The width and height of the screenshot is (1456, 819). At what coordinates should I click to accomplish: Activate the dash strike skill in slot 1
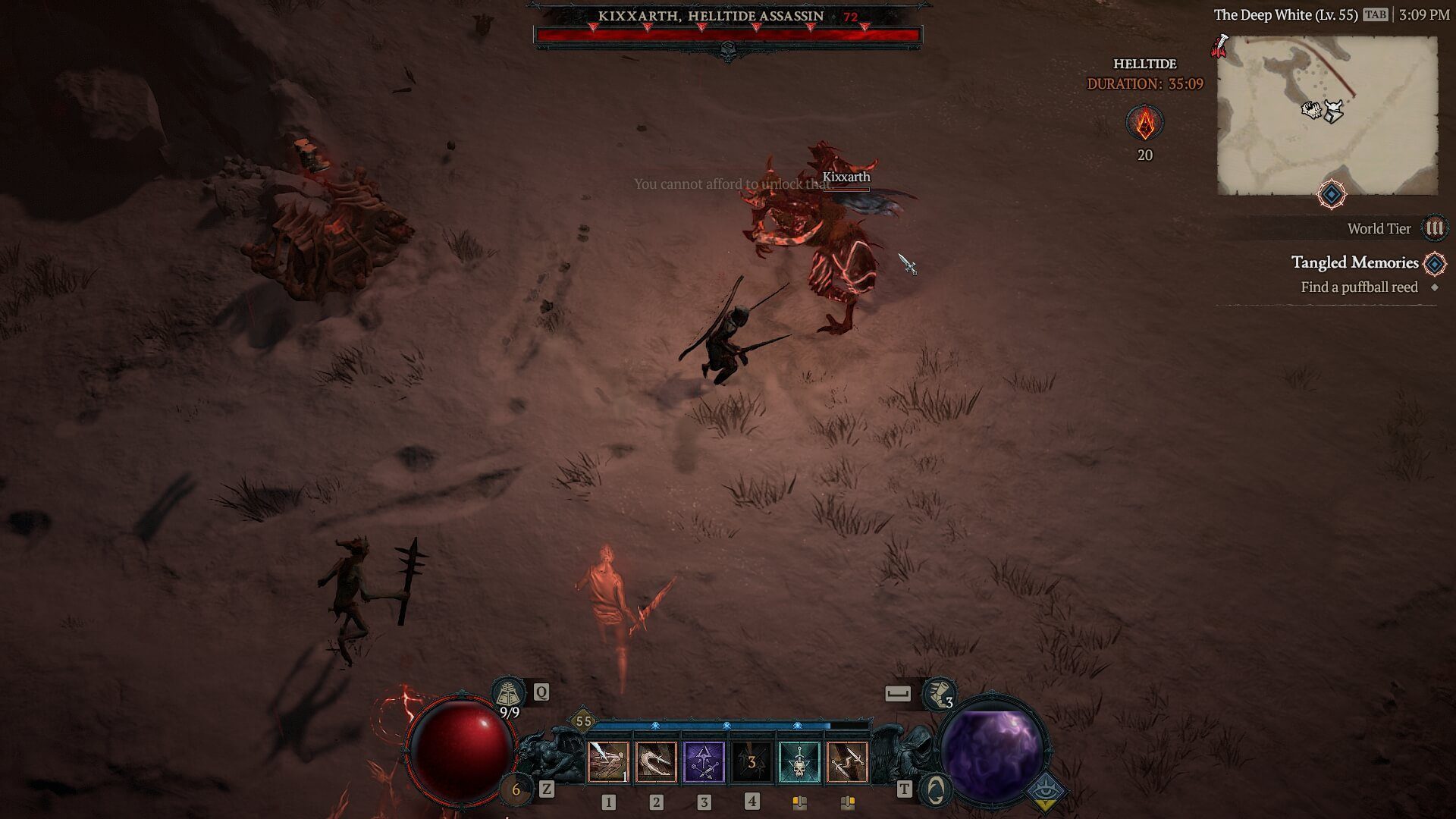(608, 761)
